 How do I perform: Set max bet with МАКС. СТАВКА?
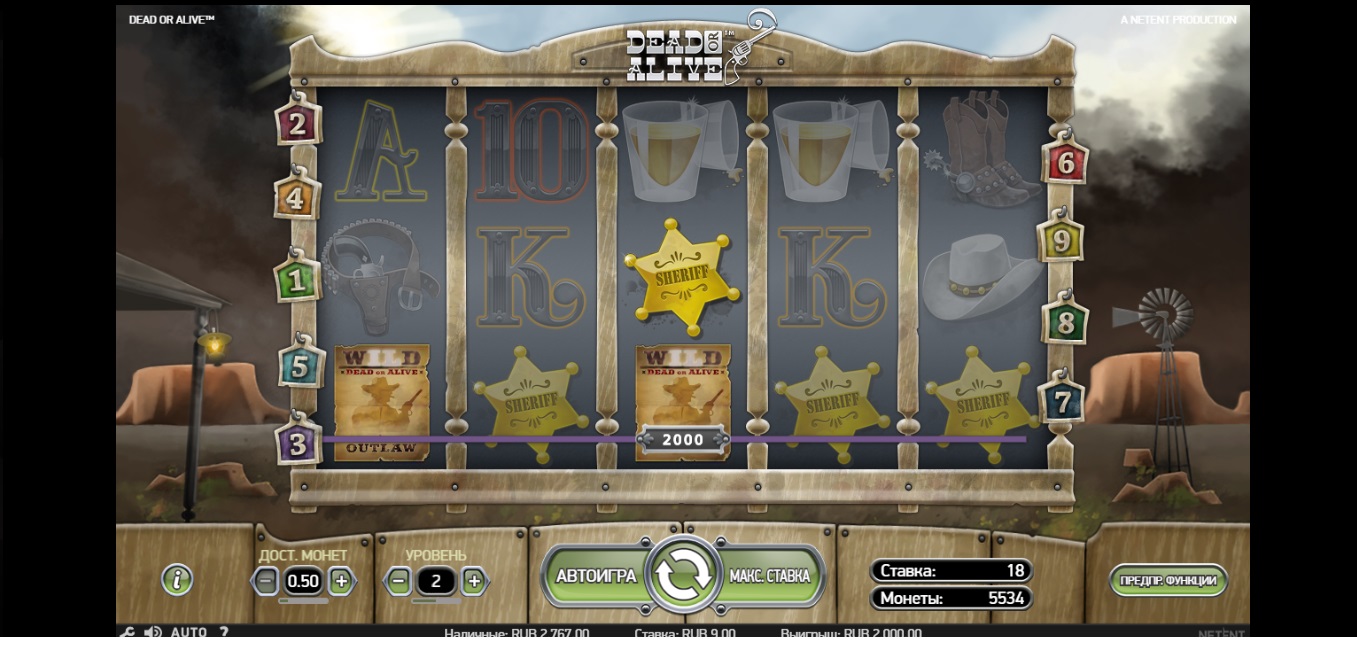(770, 576)
